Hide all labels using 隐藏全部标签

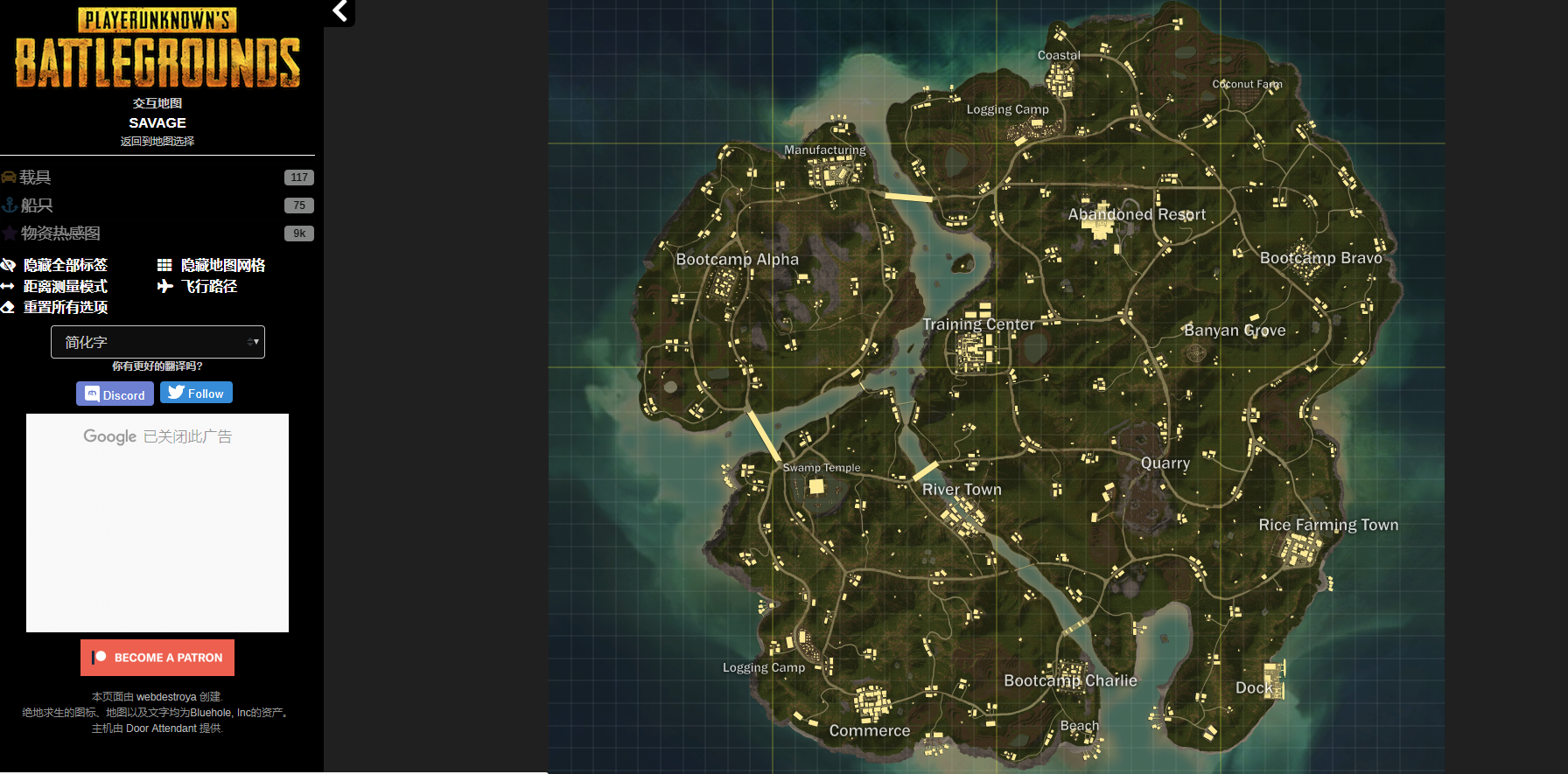[66, 264]
